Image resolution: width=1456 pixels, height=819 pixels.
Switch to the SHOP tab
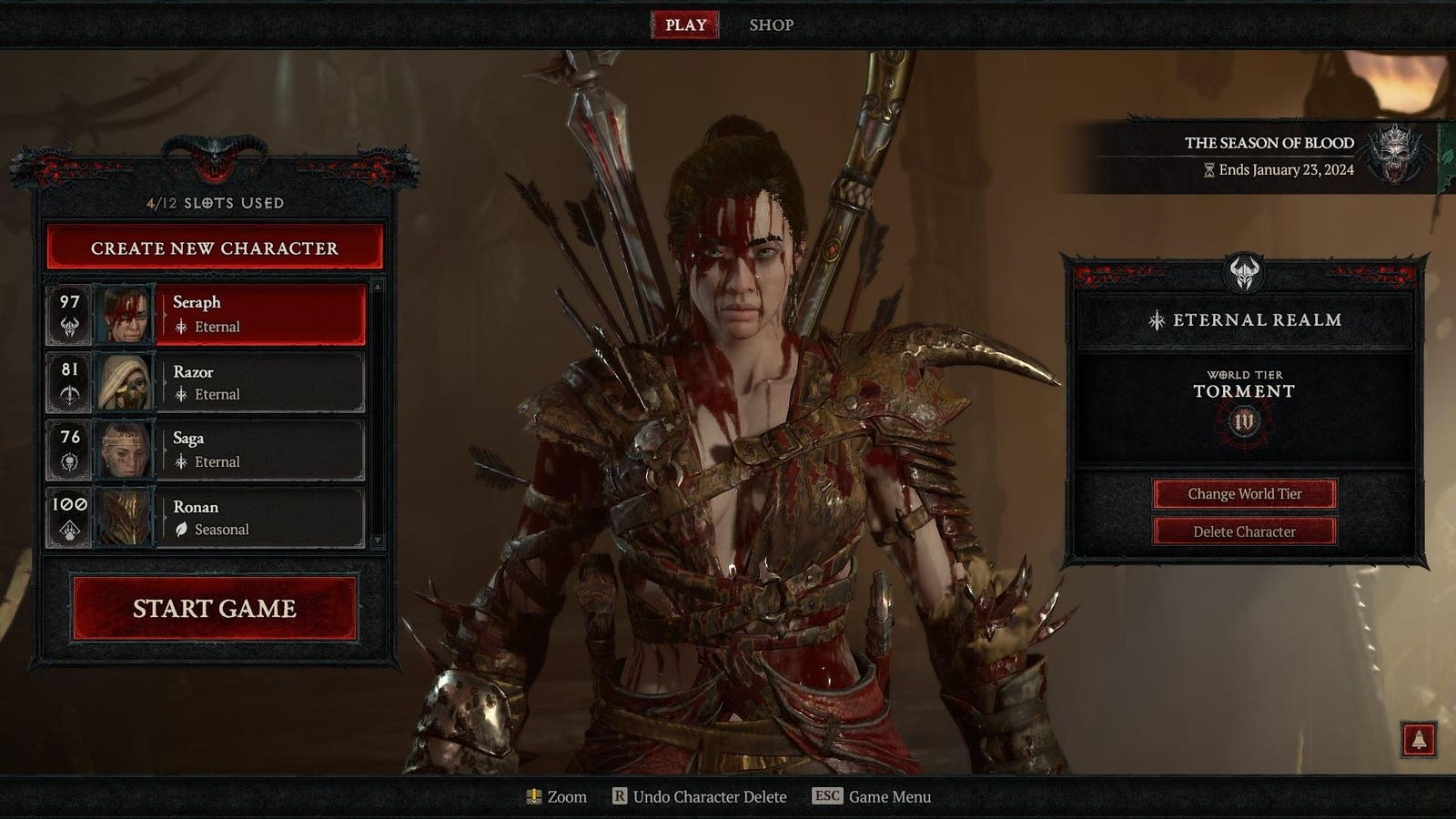[770, 25]
